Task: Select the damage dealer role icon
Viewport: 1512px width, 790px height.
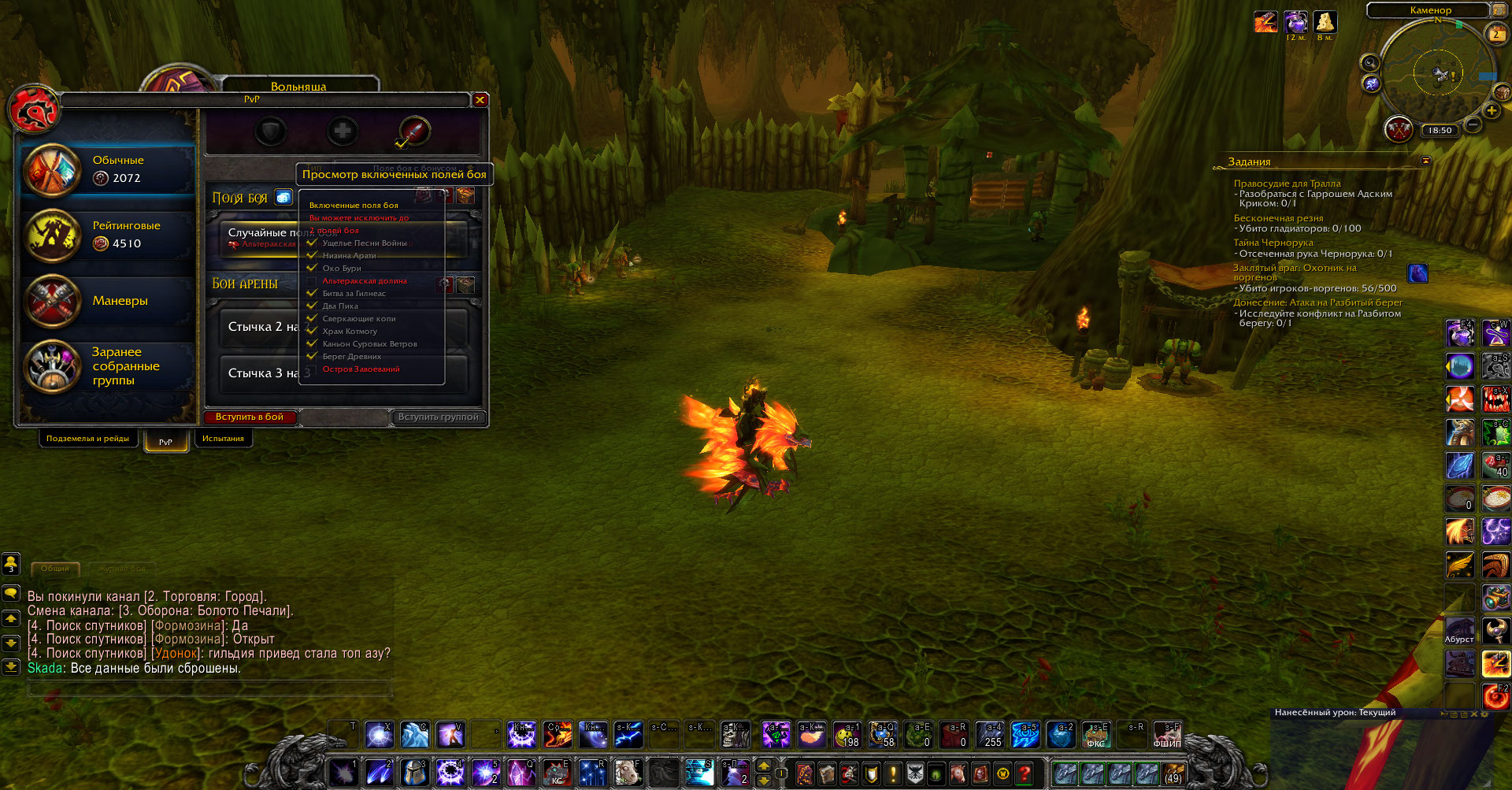Action: [414, 131]
